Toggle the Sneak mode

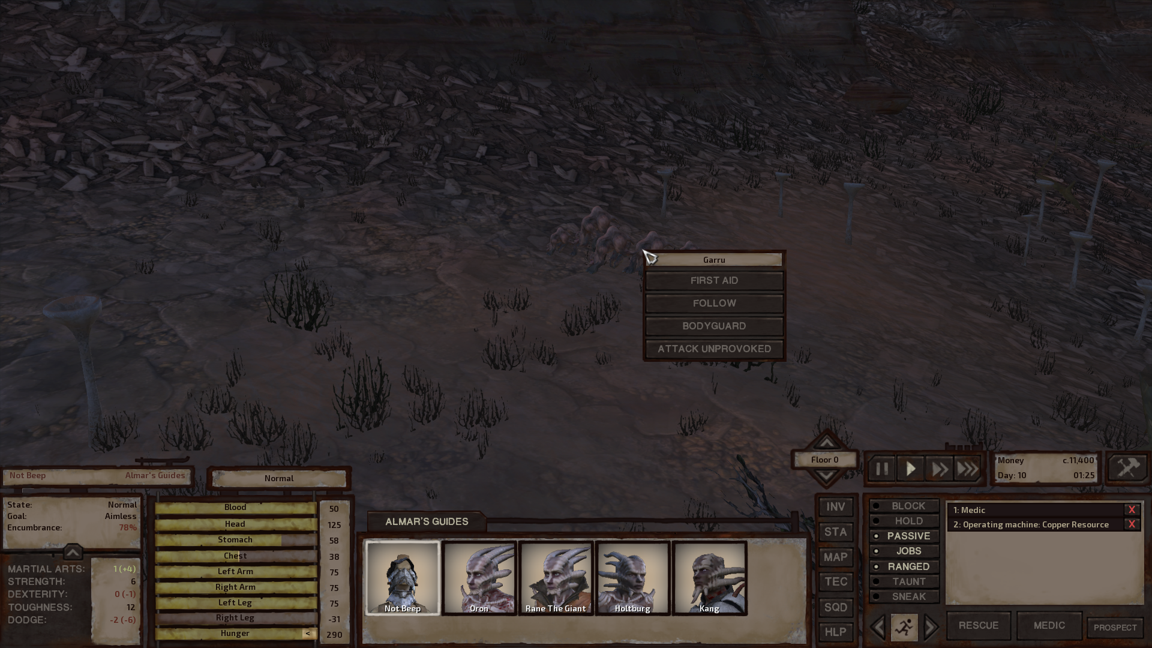pyautogui.click(x=908, y=597)
